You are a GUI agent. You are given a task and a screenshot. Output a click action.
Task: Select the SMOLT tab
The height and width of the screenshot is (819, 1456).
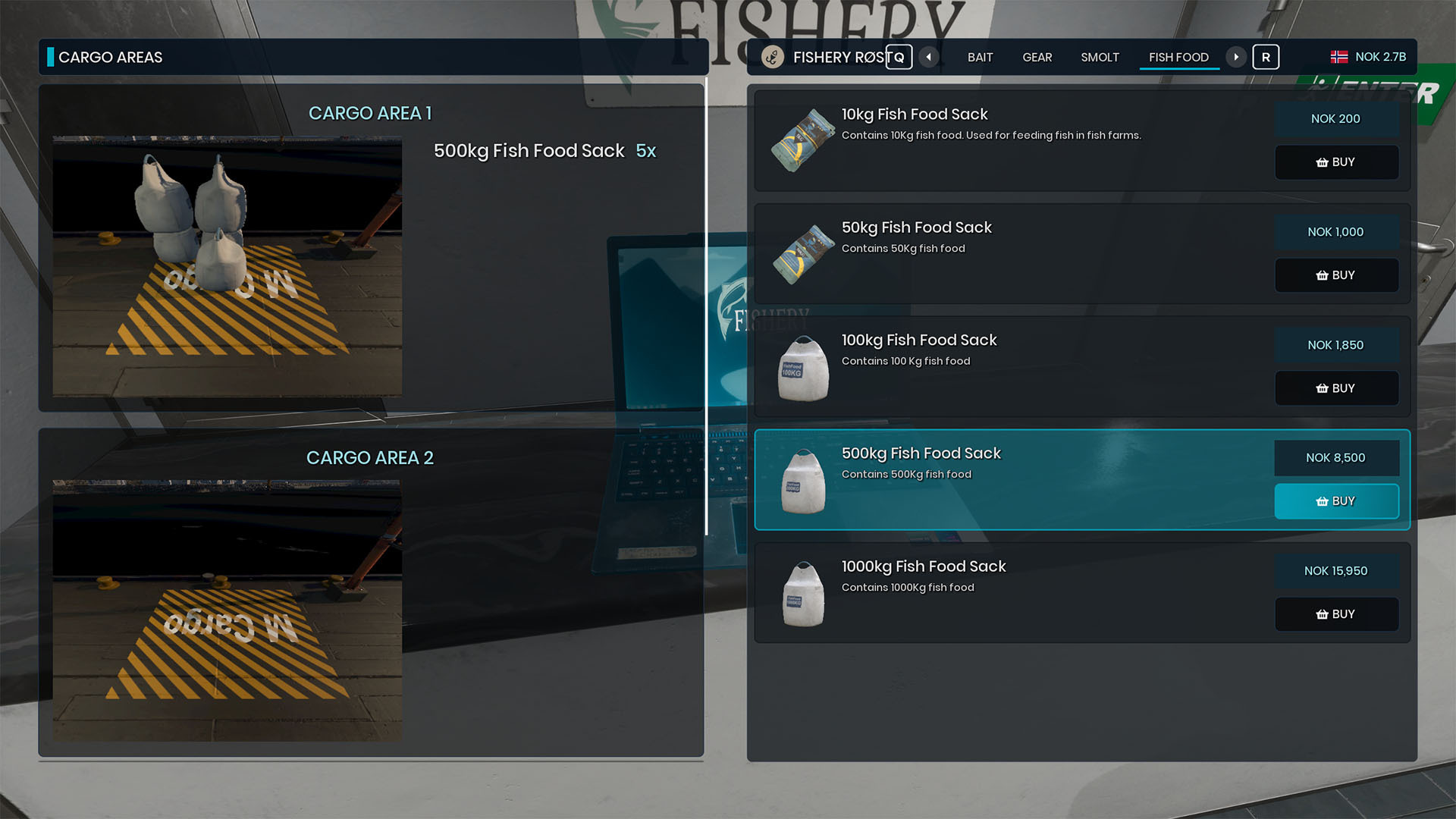1100,58
